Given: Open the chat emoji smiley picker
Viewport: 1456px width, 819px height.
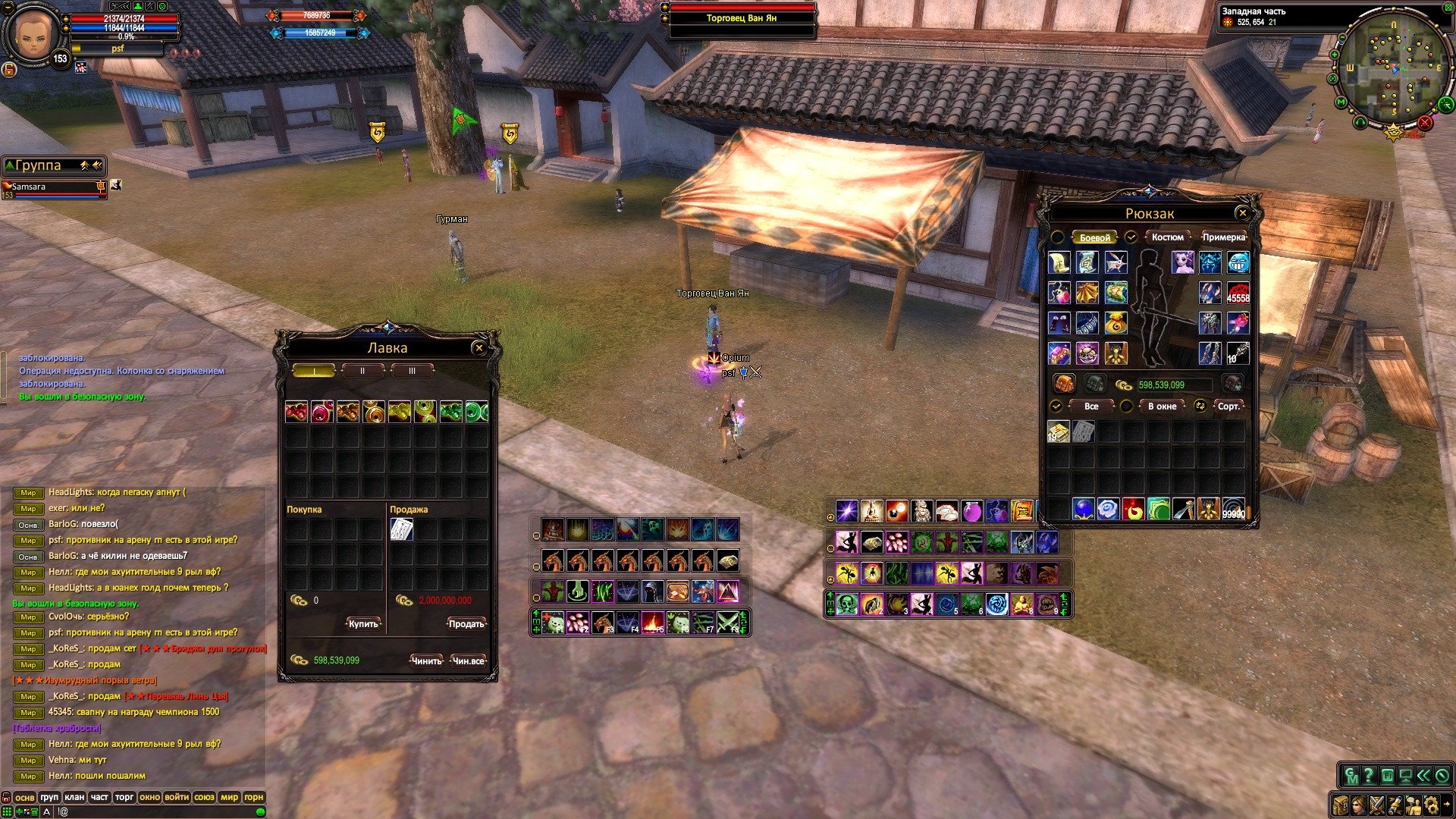Looking at the screenshot, I should (260, 811).
